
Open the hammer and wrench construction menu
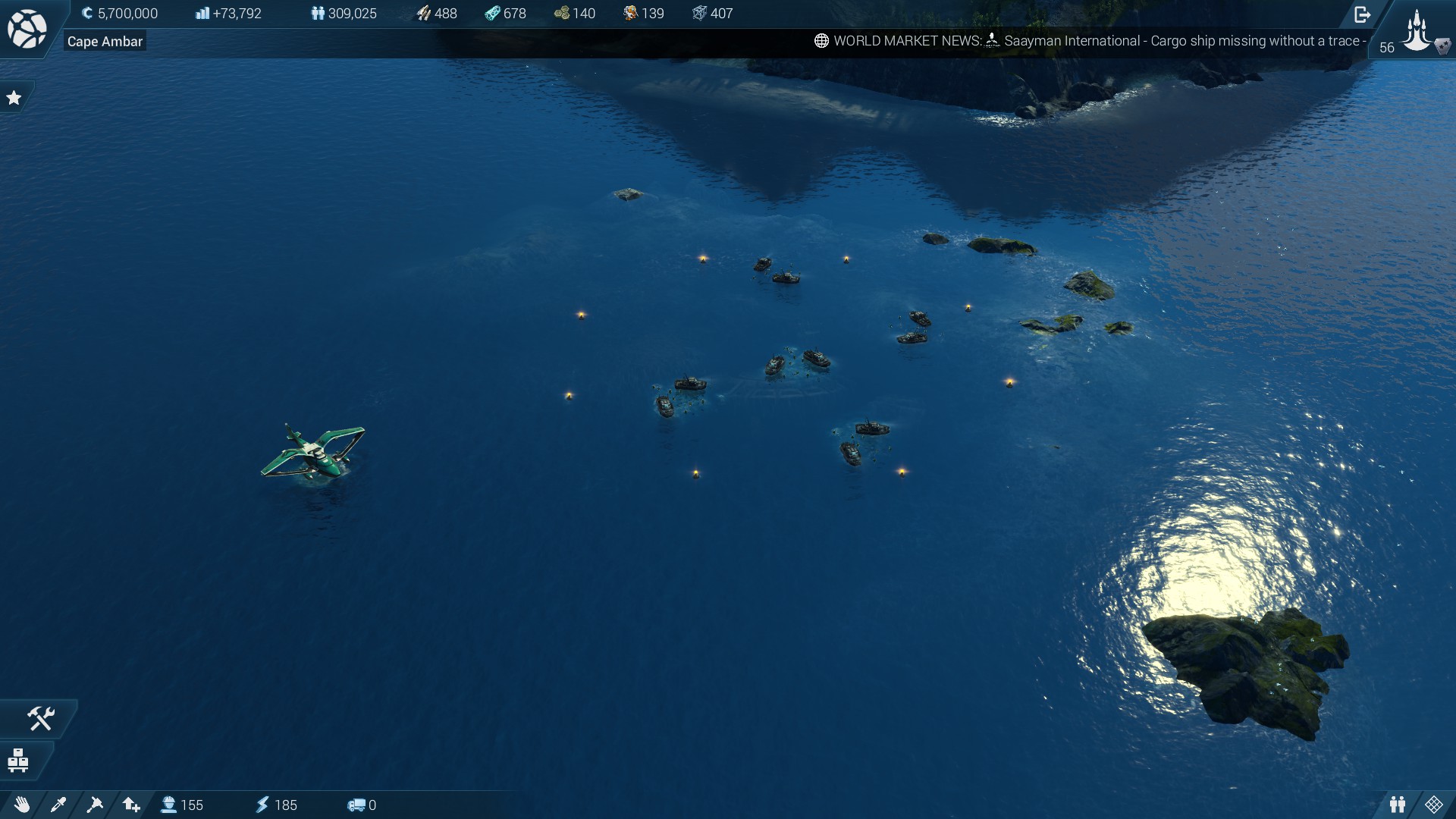41,718
